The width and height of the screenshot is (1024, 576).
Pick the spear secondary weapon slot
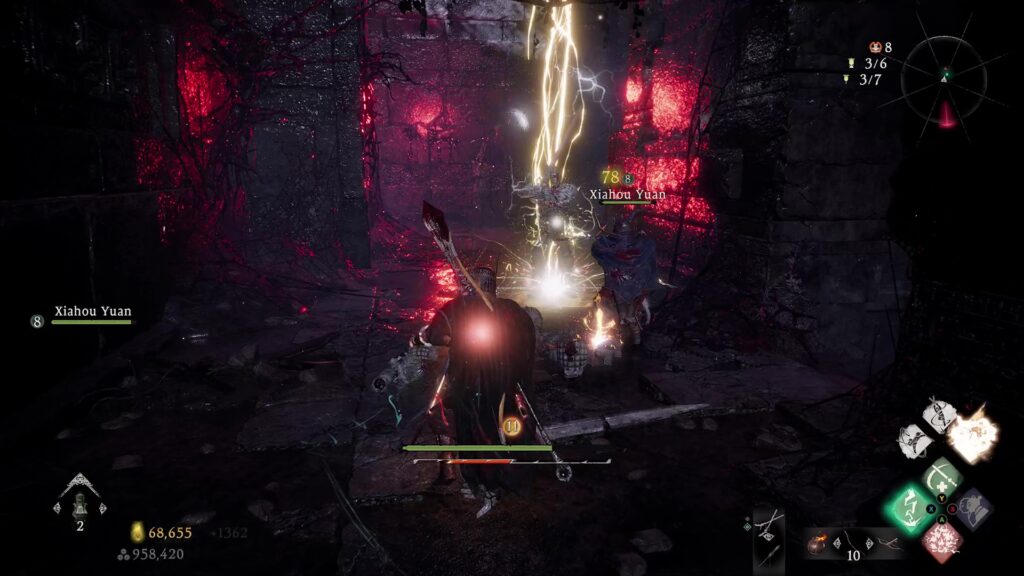(769, 556)
